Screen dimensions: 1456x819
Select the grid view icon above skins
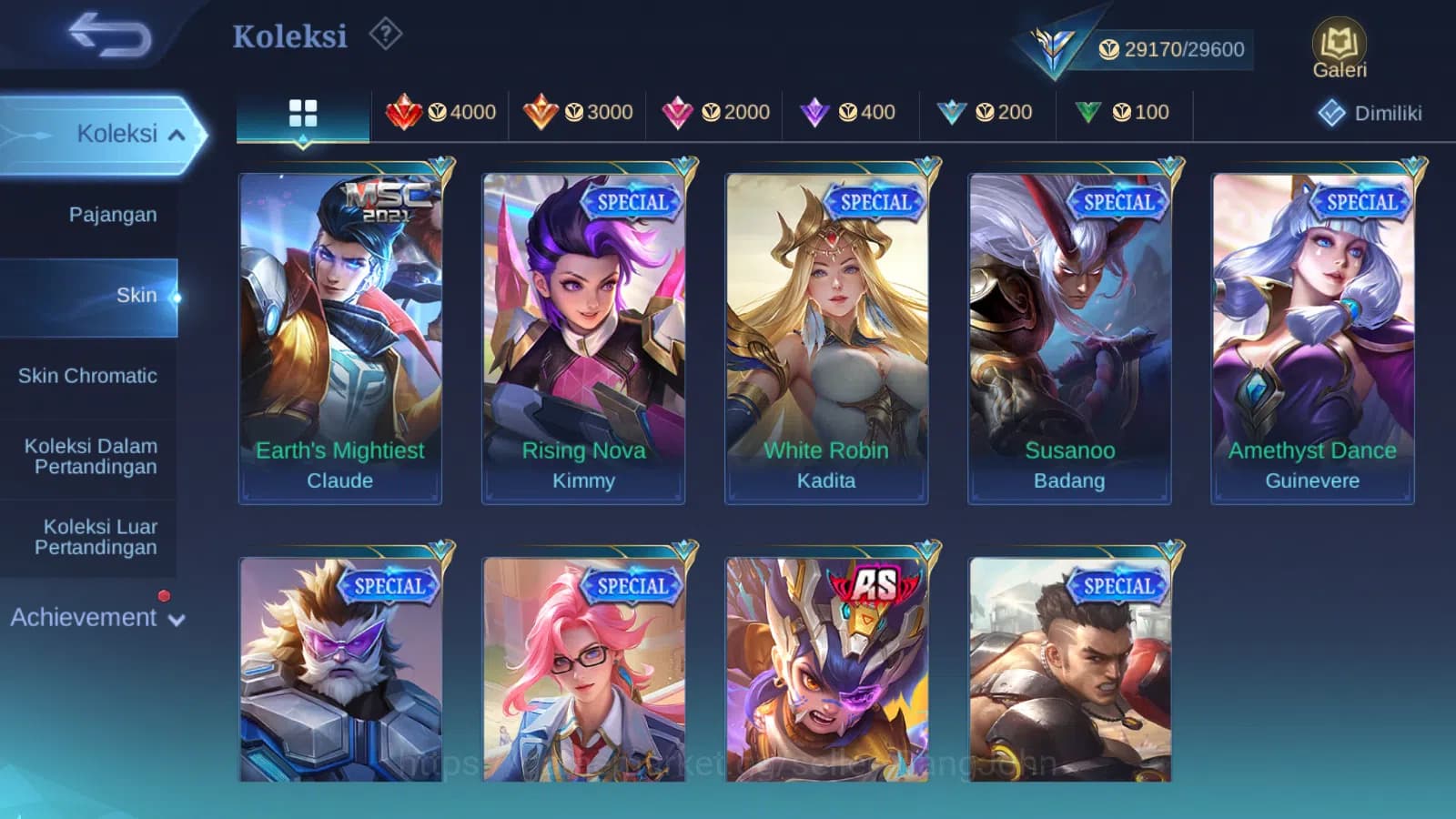(x=302, y=113)
